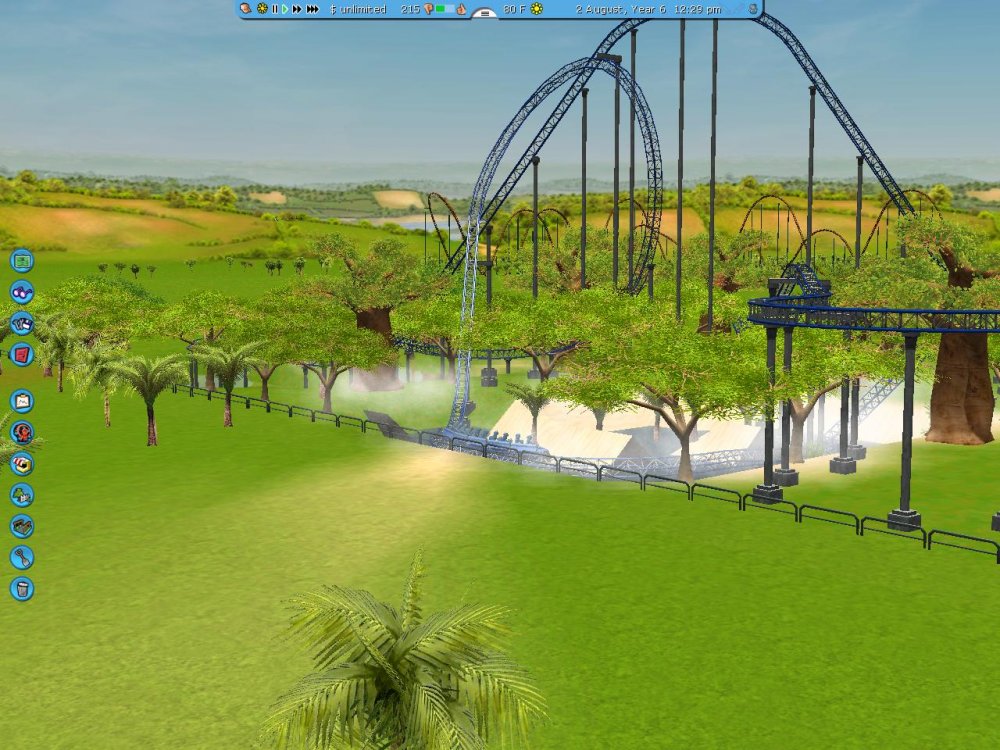Set game speed to double fast-forward
The height and width of the screenshot is (750, 1000).
297,9
